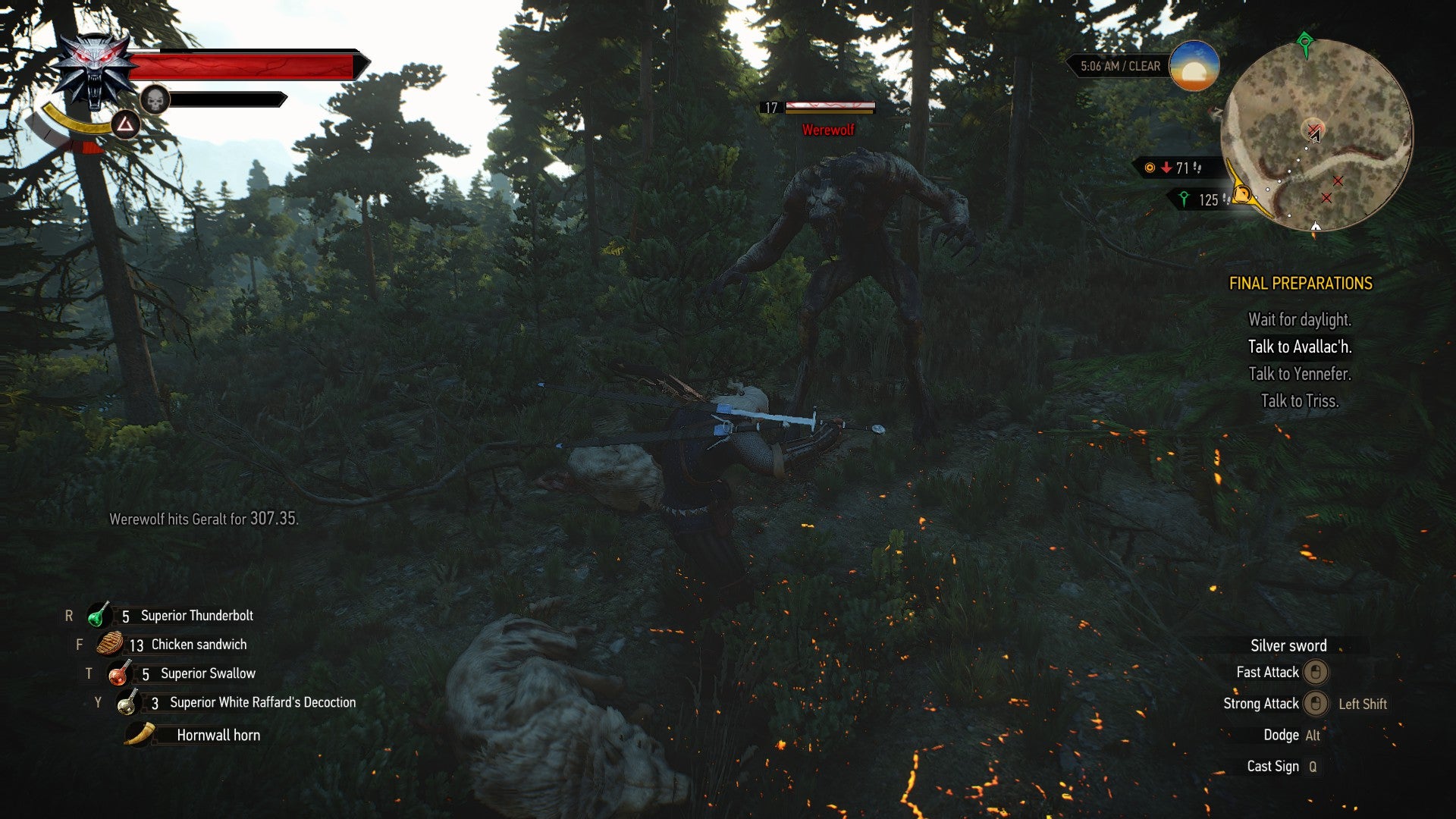
Task: Click the Strong Attack mouse button icon
Action: point(1316,704)
